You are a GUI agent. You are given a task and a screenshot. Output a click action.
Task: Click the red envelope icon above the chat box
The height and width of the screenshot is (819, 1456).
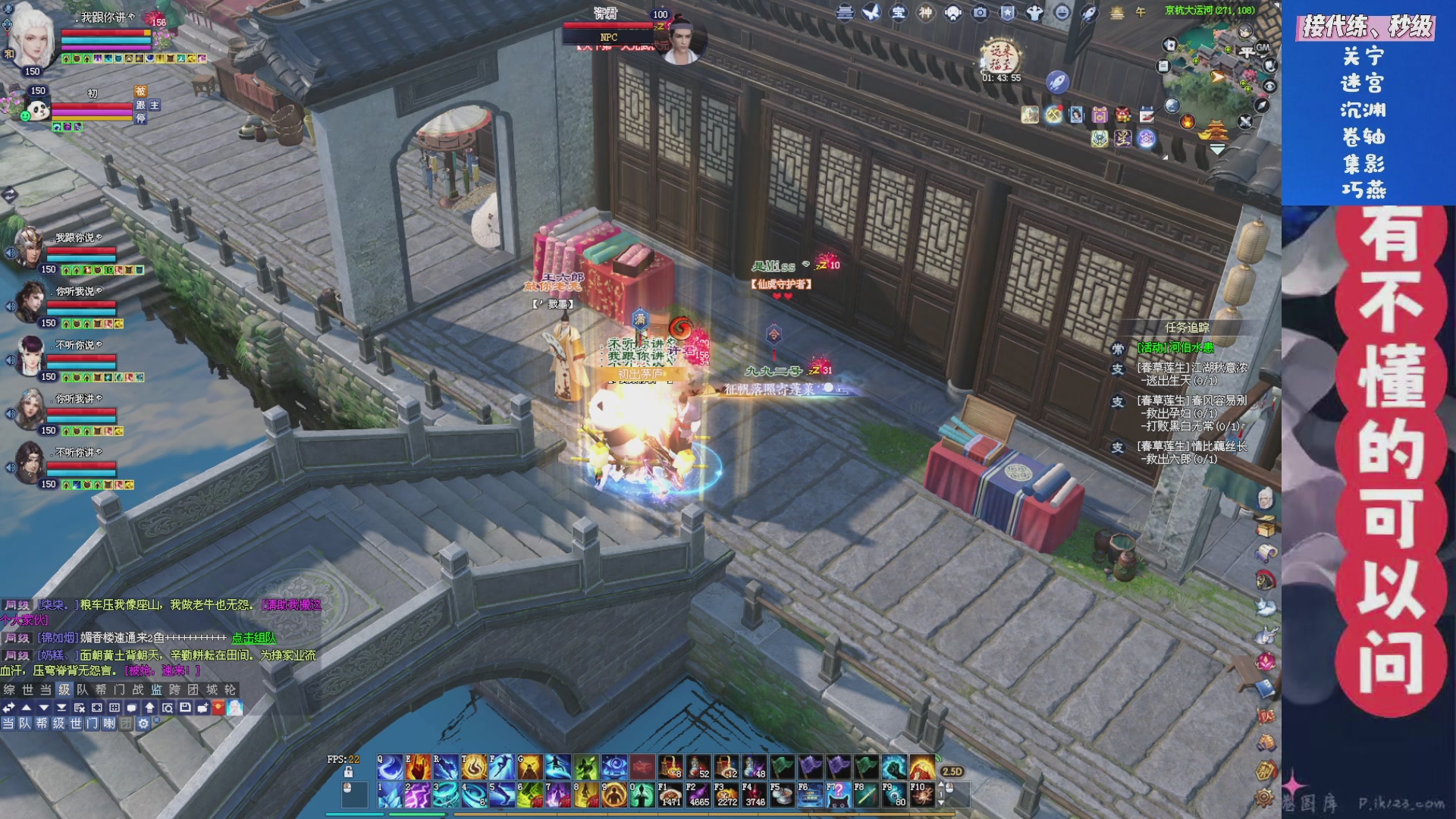218,707
